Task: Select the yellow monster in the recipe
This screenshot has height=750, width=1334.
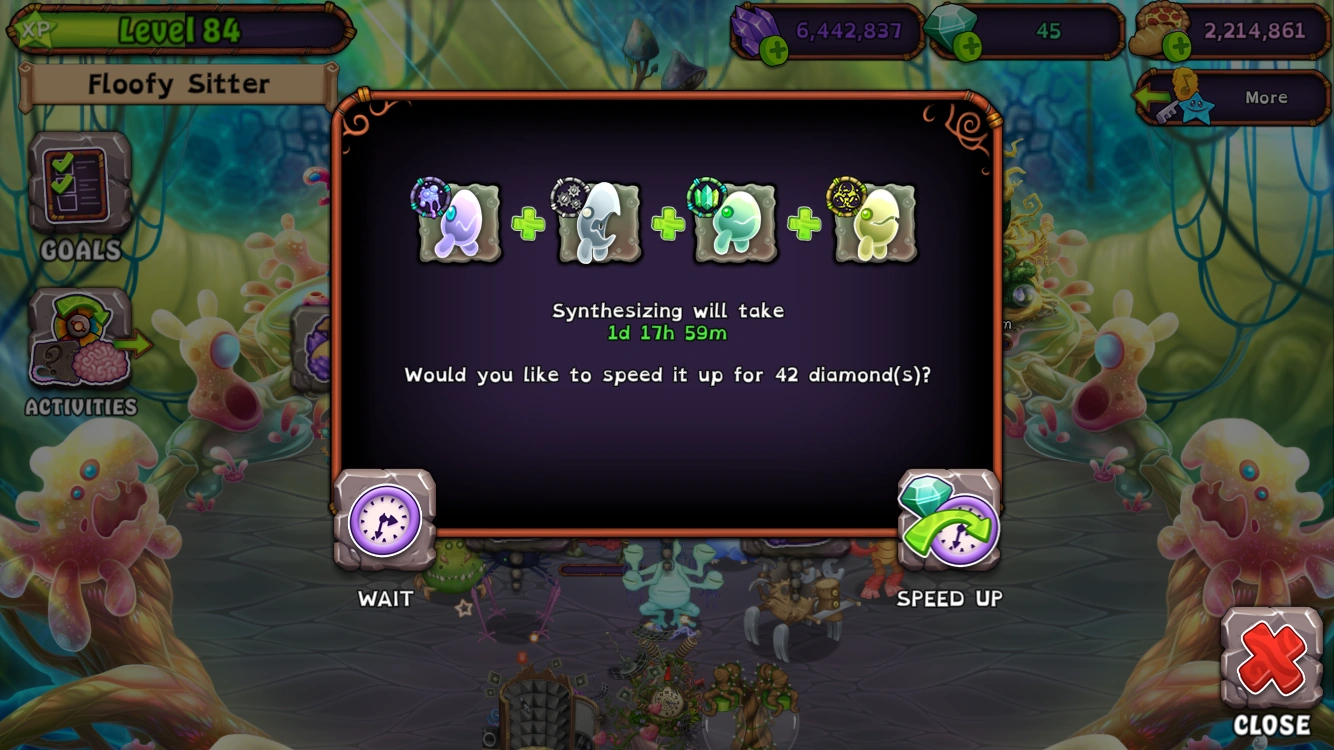Action: [874, 222]
